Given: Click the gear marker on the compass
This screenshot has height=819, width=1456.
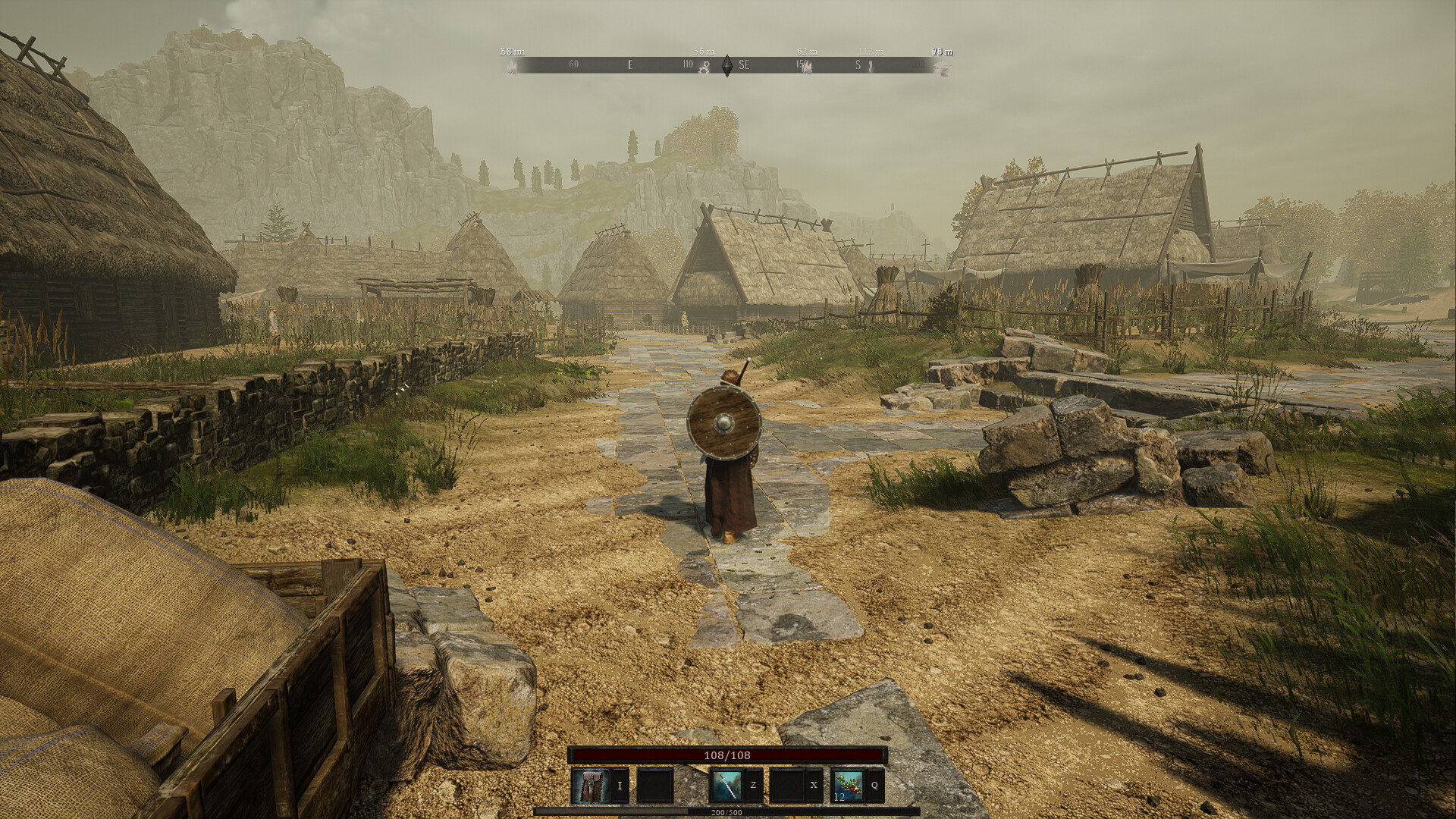Looking at the screenshot, I should [704, 67].
